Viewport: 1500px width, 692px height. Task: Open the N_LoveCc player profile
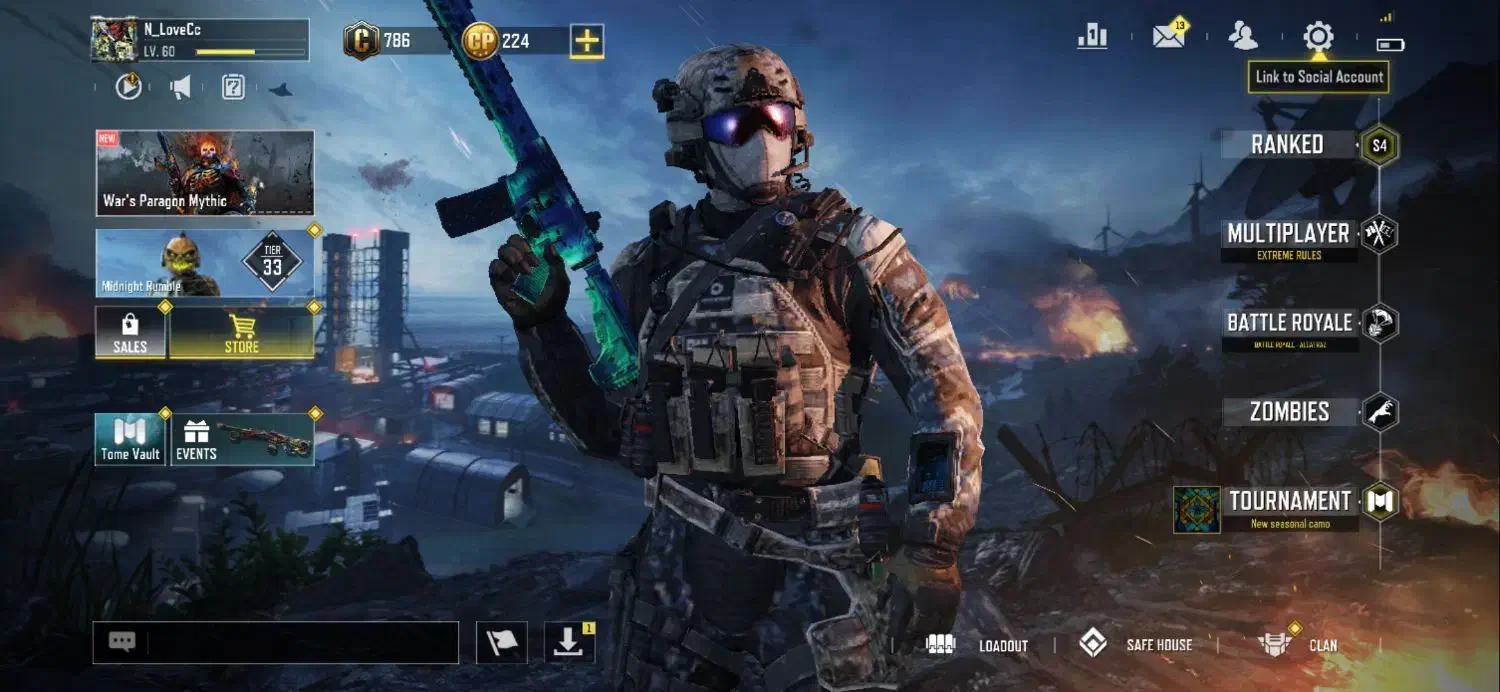coord(199,40)
